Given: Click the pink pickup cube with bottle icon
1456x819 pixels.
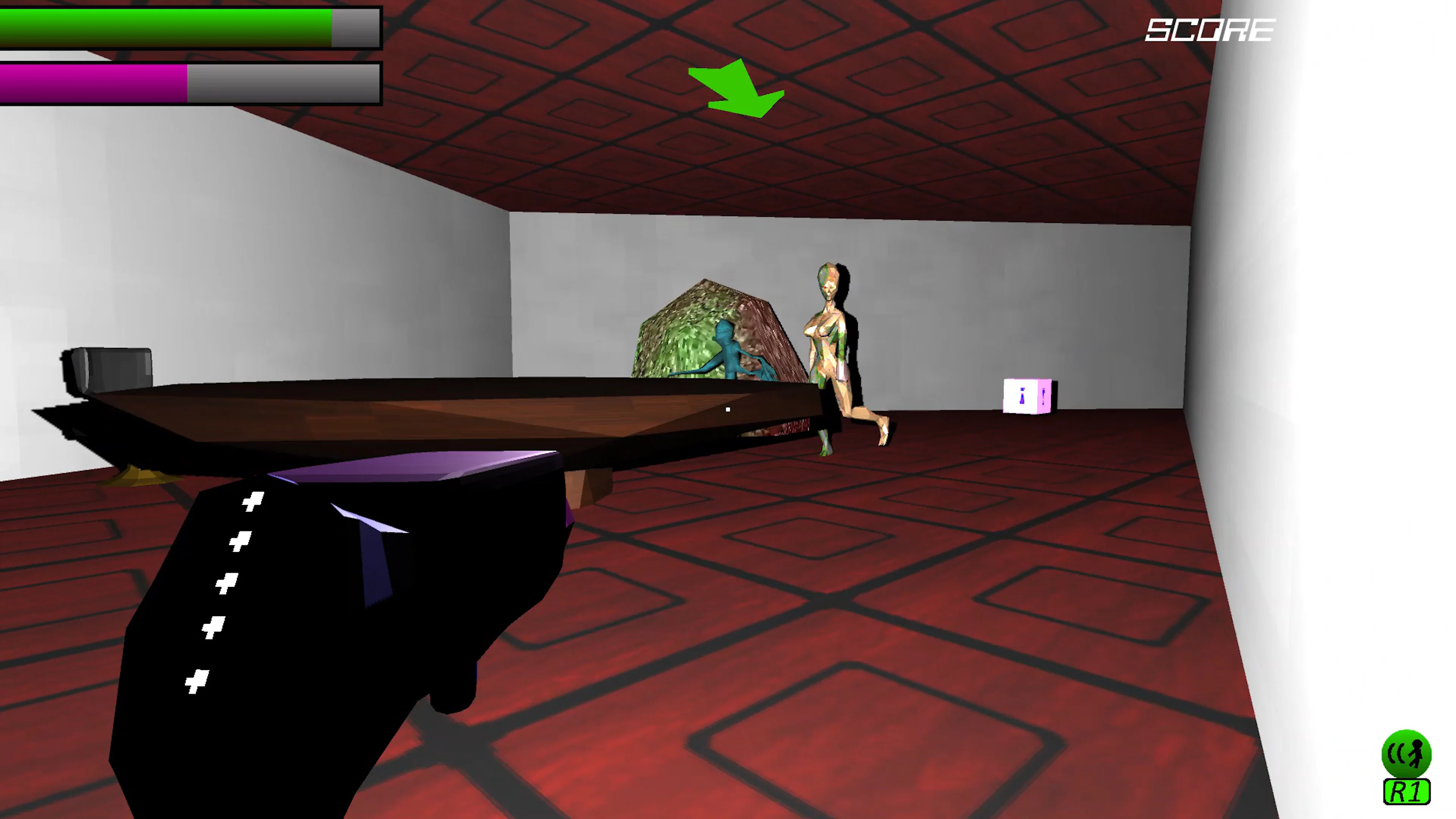Looking at the screenshot, I should pyautogui.click(x=1027, y=395).
